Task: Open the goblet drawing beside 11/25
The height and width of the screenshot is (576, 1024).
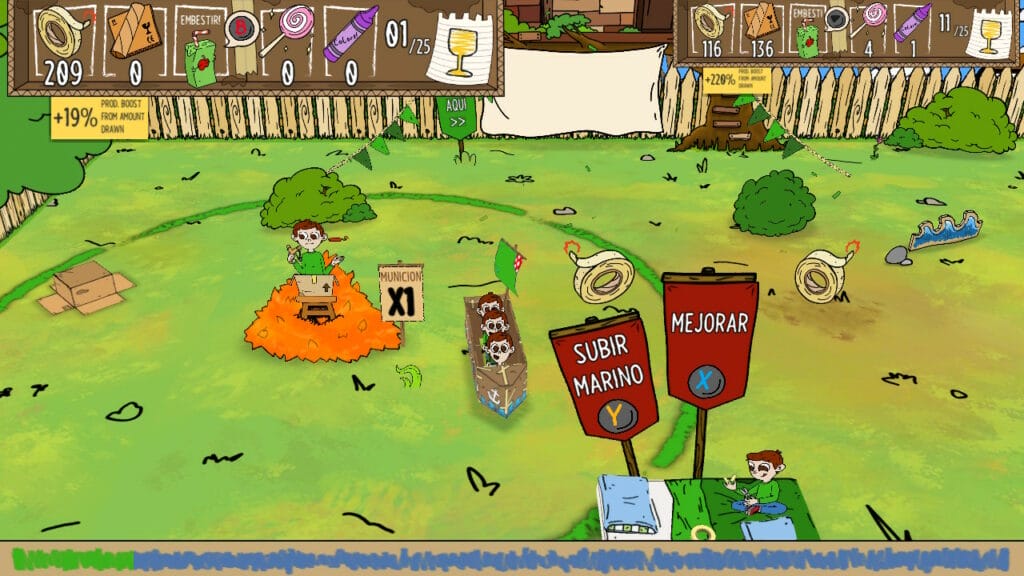Action: pos(988,34)
